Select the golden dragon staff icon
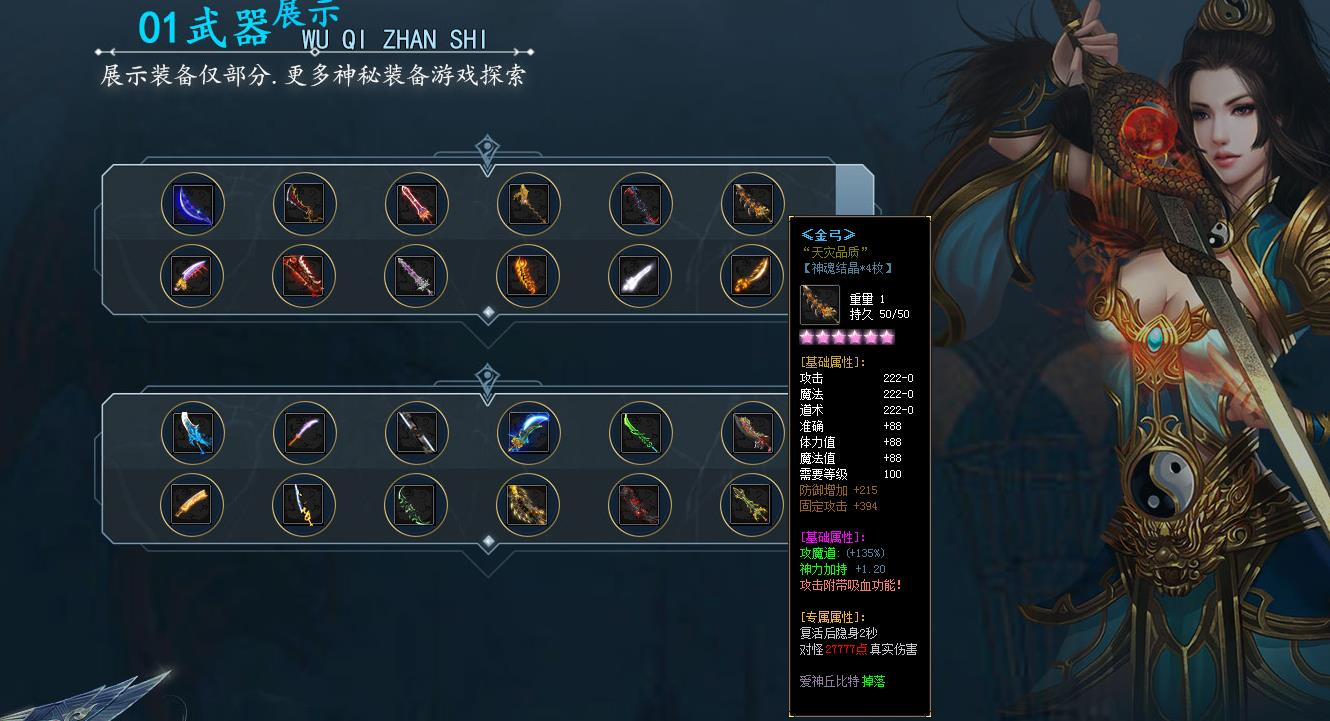 click(528, 205)
